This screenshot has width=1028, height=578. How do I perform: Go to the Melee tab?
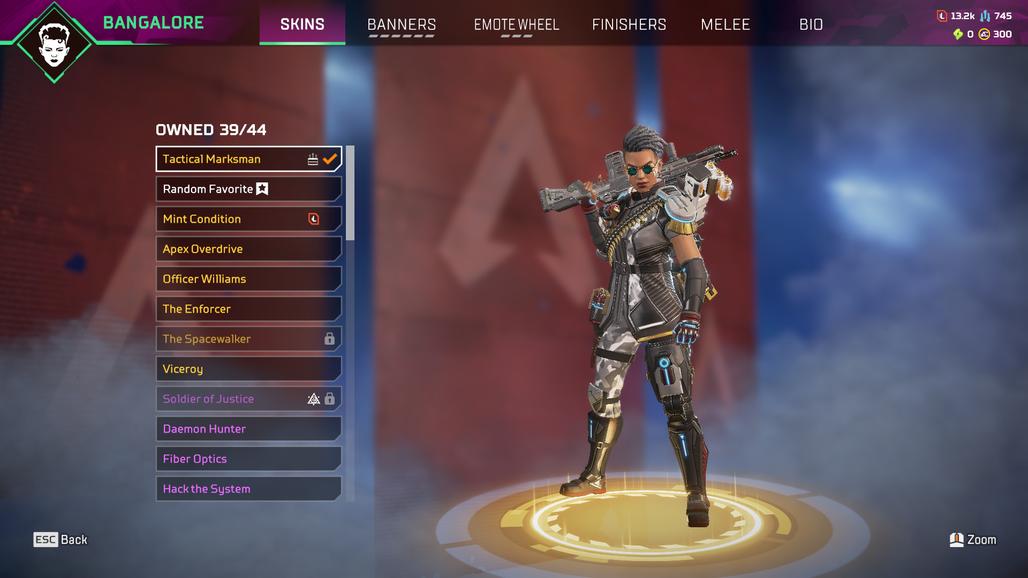coord(725,24)
